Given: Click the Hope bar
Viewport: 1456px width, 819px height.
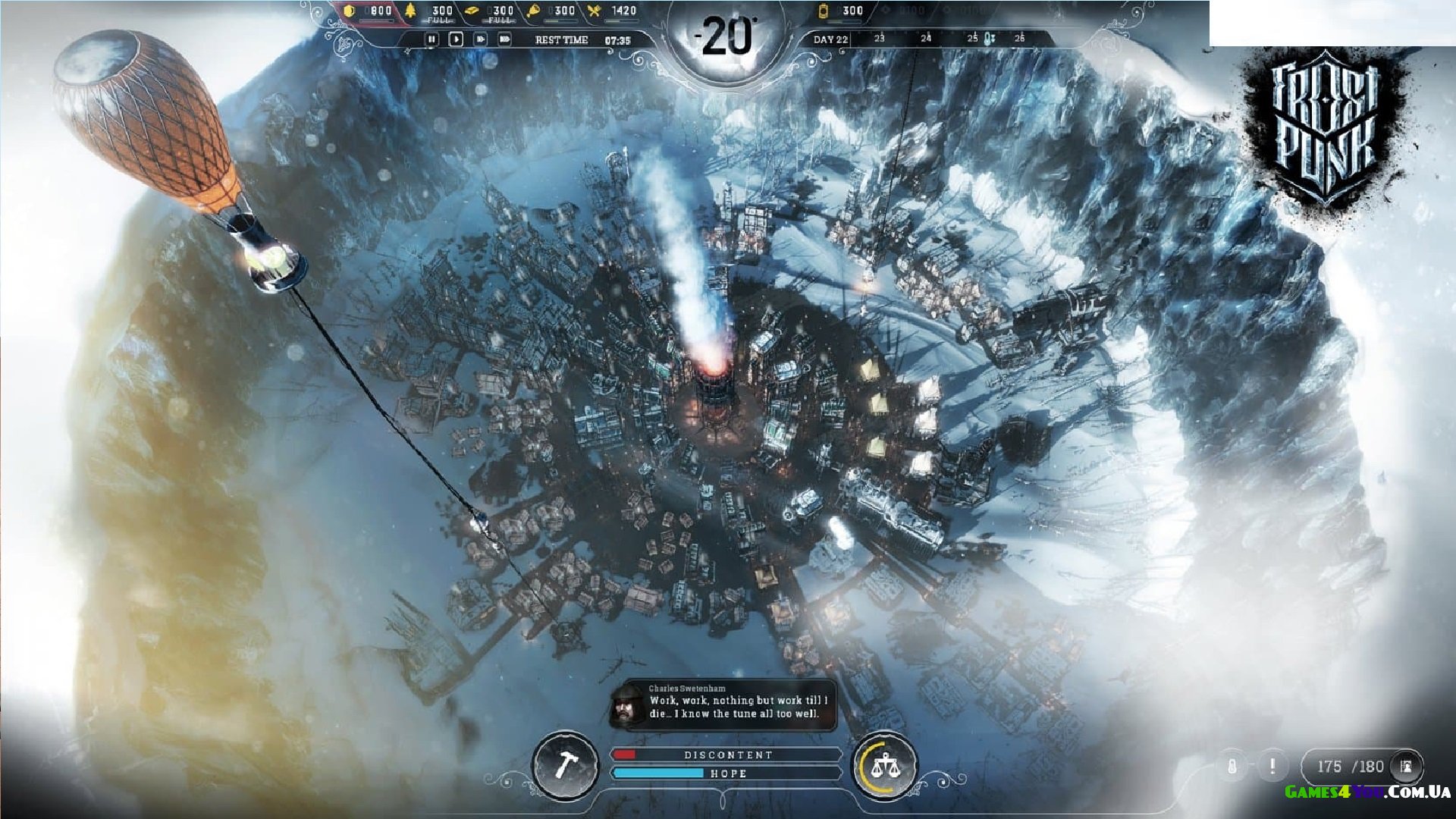Looking at the screenshot, I should [726, 773].
